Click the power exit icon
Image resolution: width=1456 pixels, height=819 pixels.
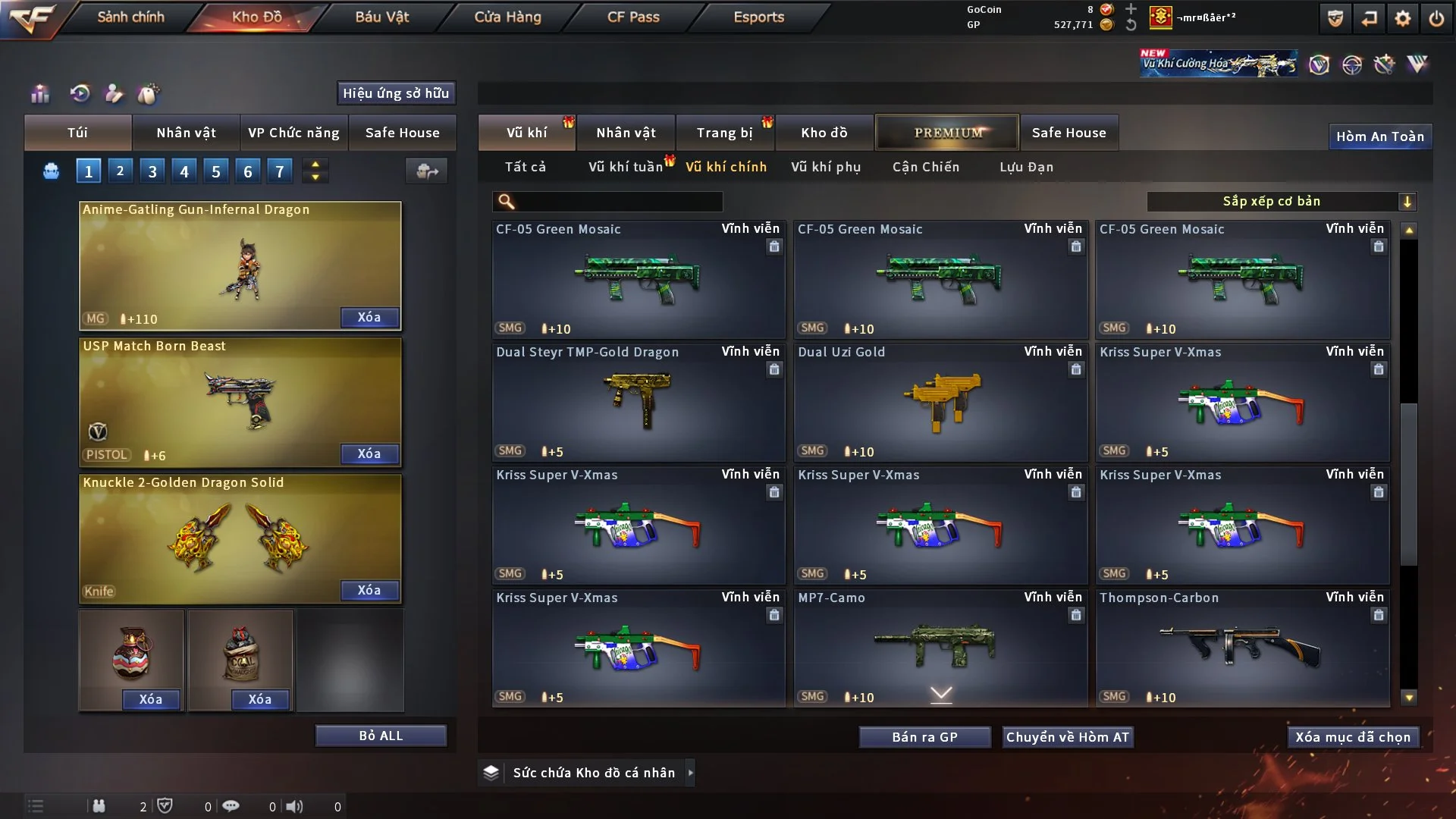1436,18
